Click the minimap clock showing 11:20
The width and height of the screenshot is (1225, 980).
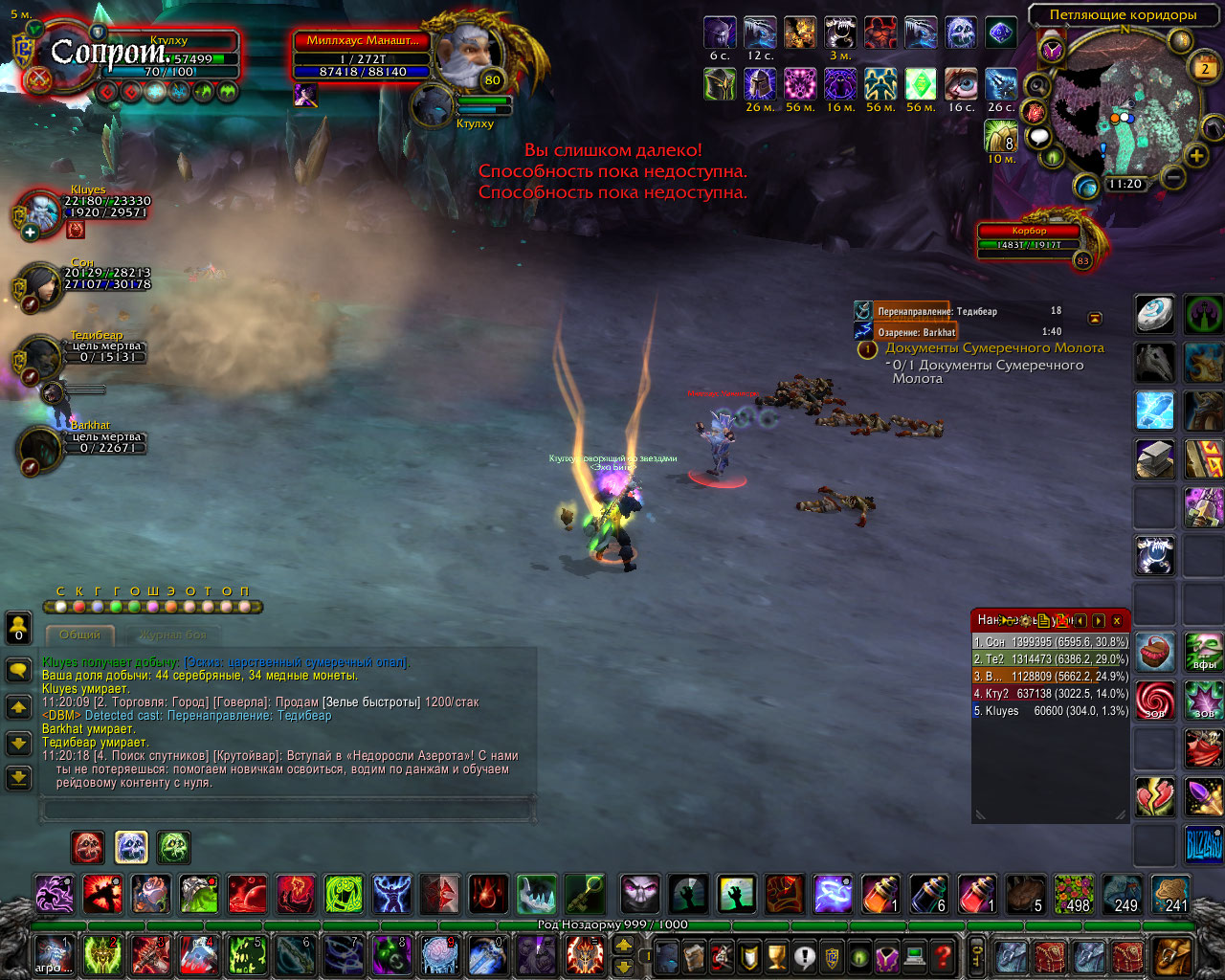(1125, 184)
